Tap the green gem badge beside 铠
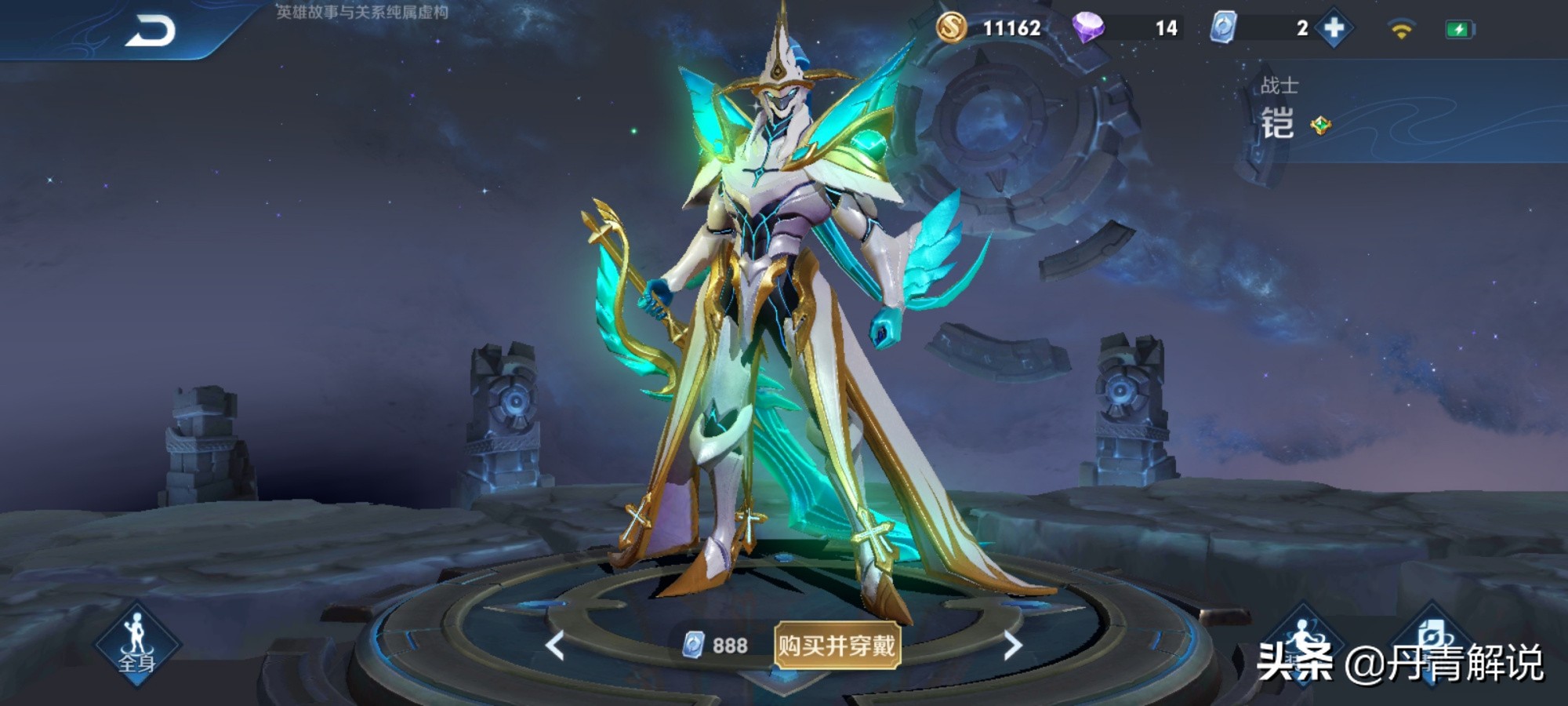Viewport: 1568px width, 706px height. [1321, 125]
